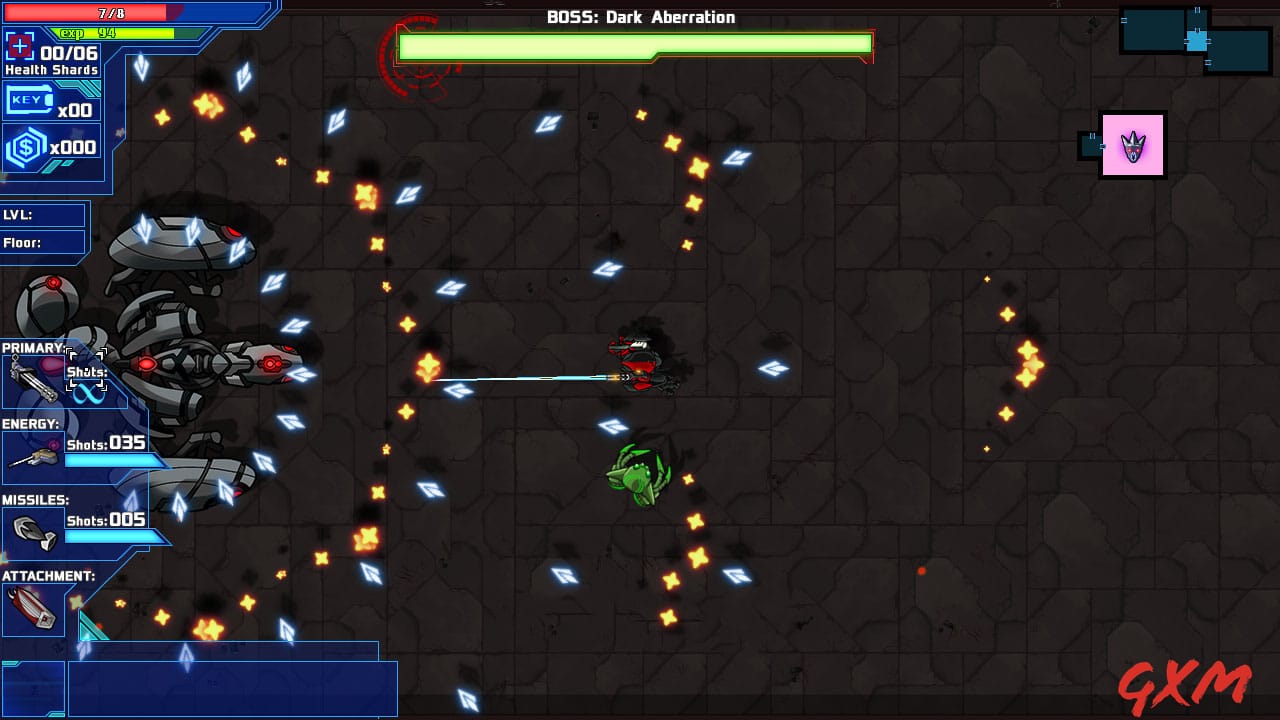The image size is (1280, 720).
Task: Click the Attachment blade item icon
Action: click(33, 607)
